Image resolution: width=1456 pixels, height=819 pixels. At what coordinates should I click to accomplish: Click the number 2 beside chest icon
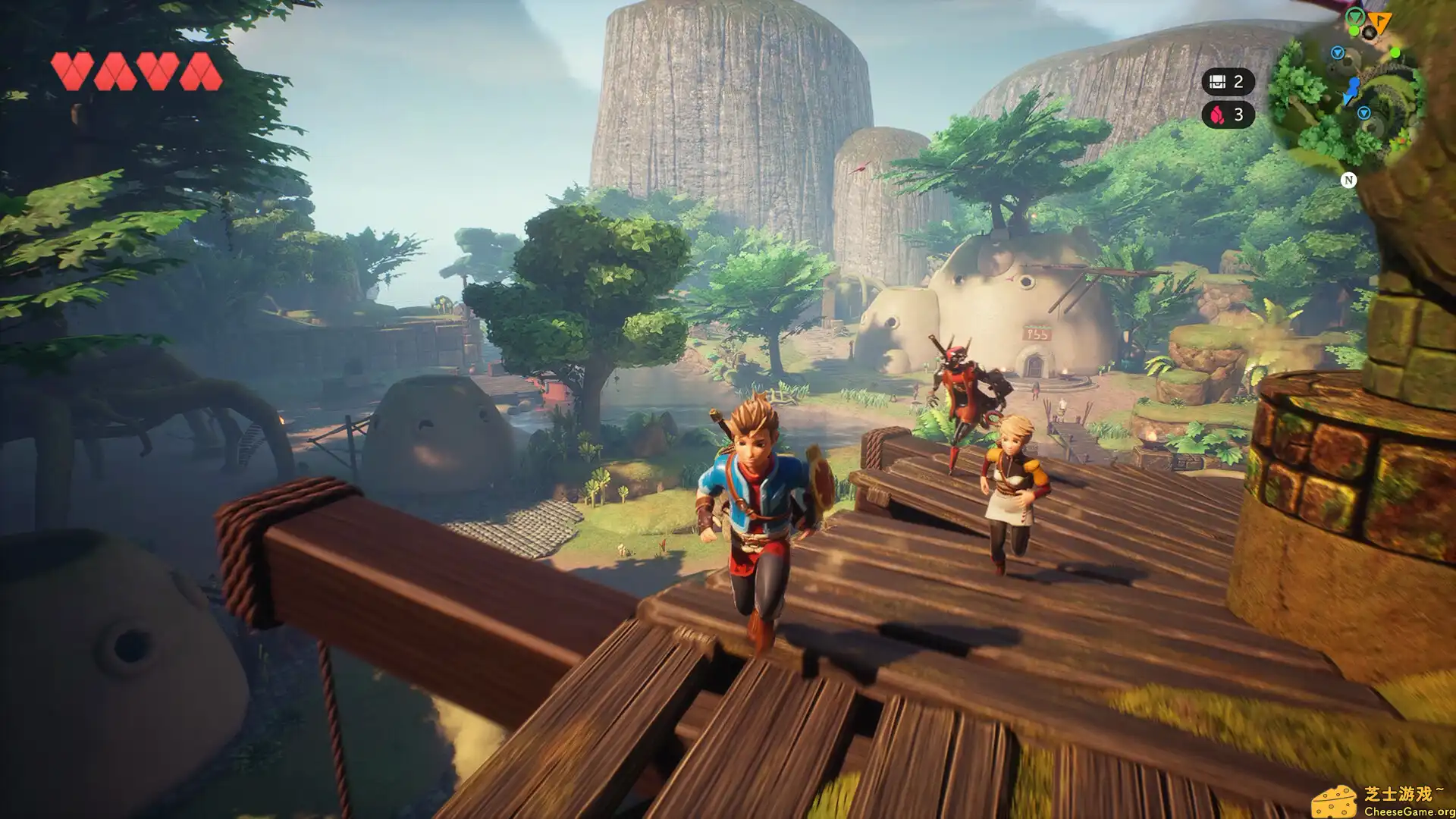pyautogui.click(x=1238, y=82)
